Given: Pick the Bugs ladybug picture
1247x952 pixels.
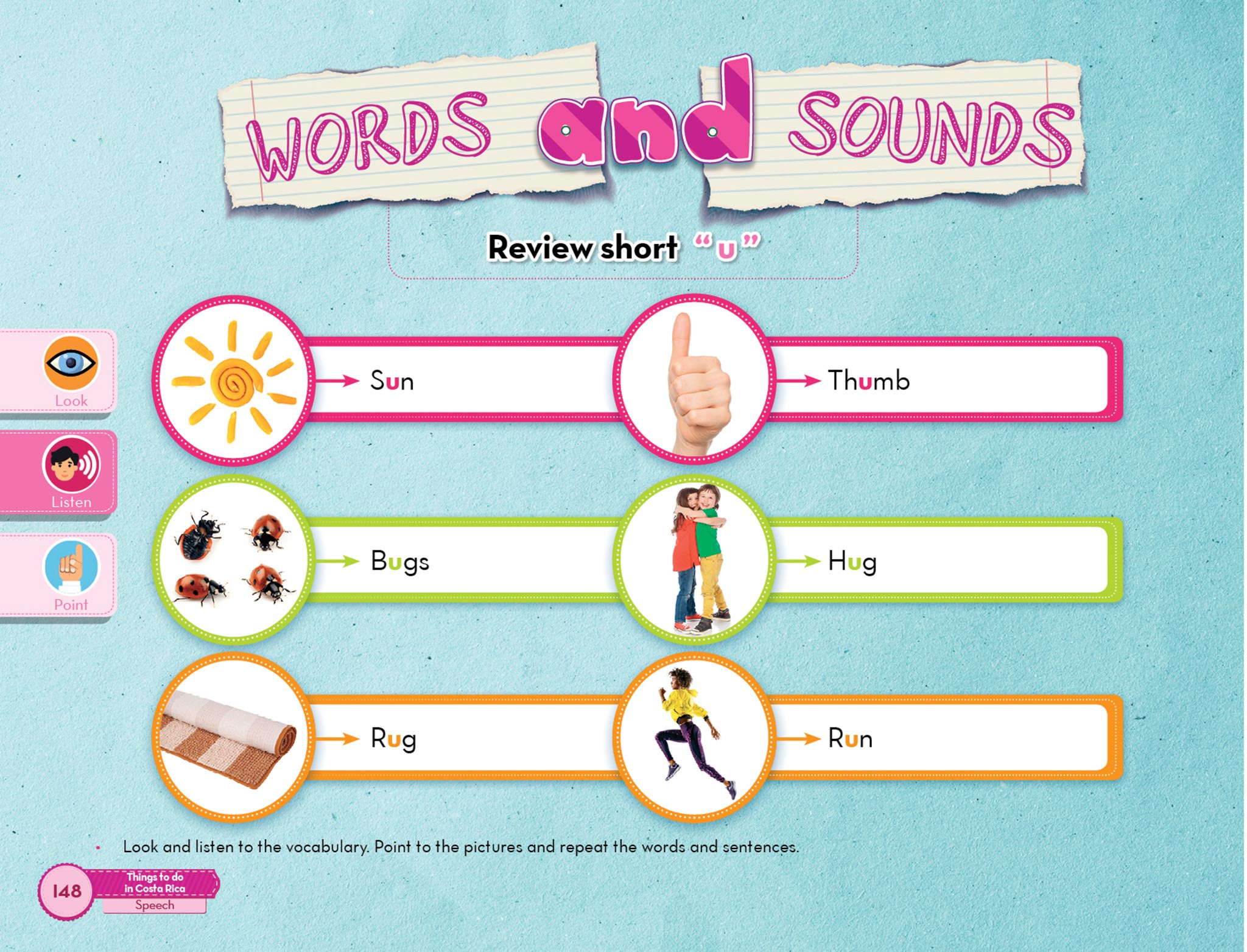Looking at the screenshot, I should 233,561.
